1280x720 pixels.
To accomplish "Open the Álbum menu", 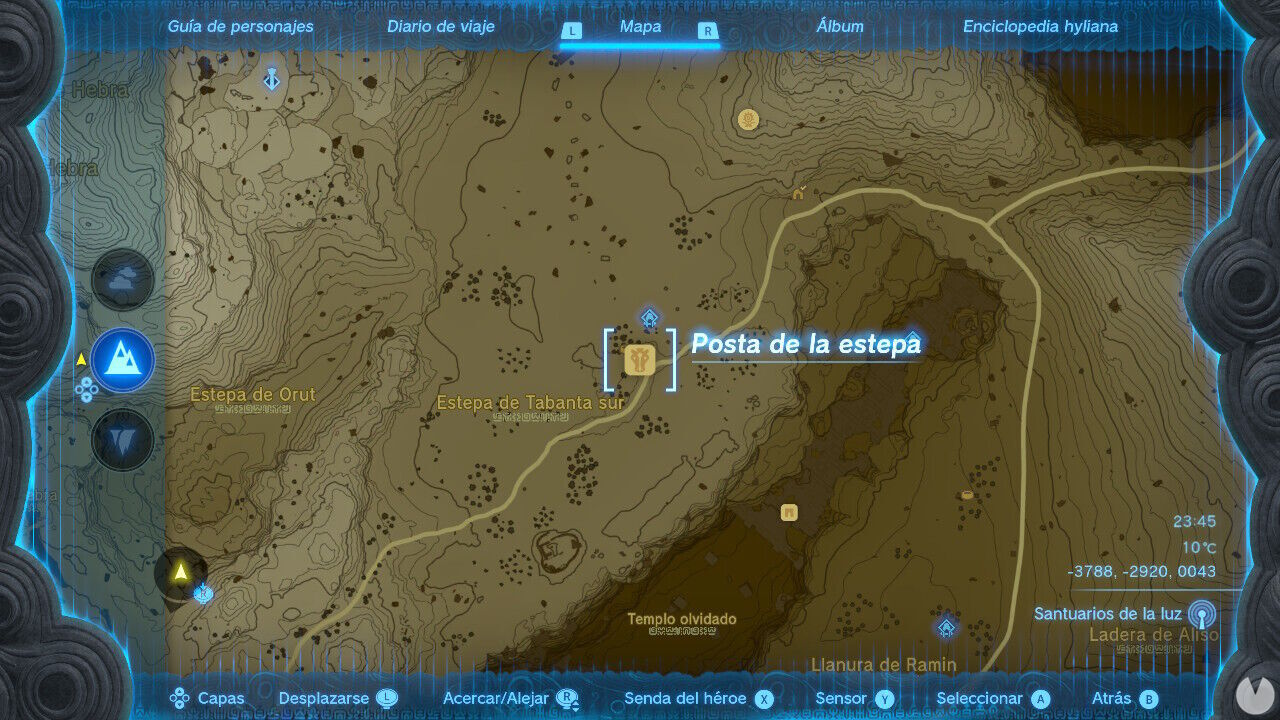I will pos(843,27).
